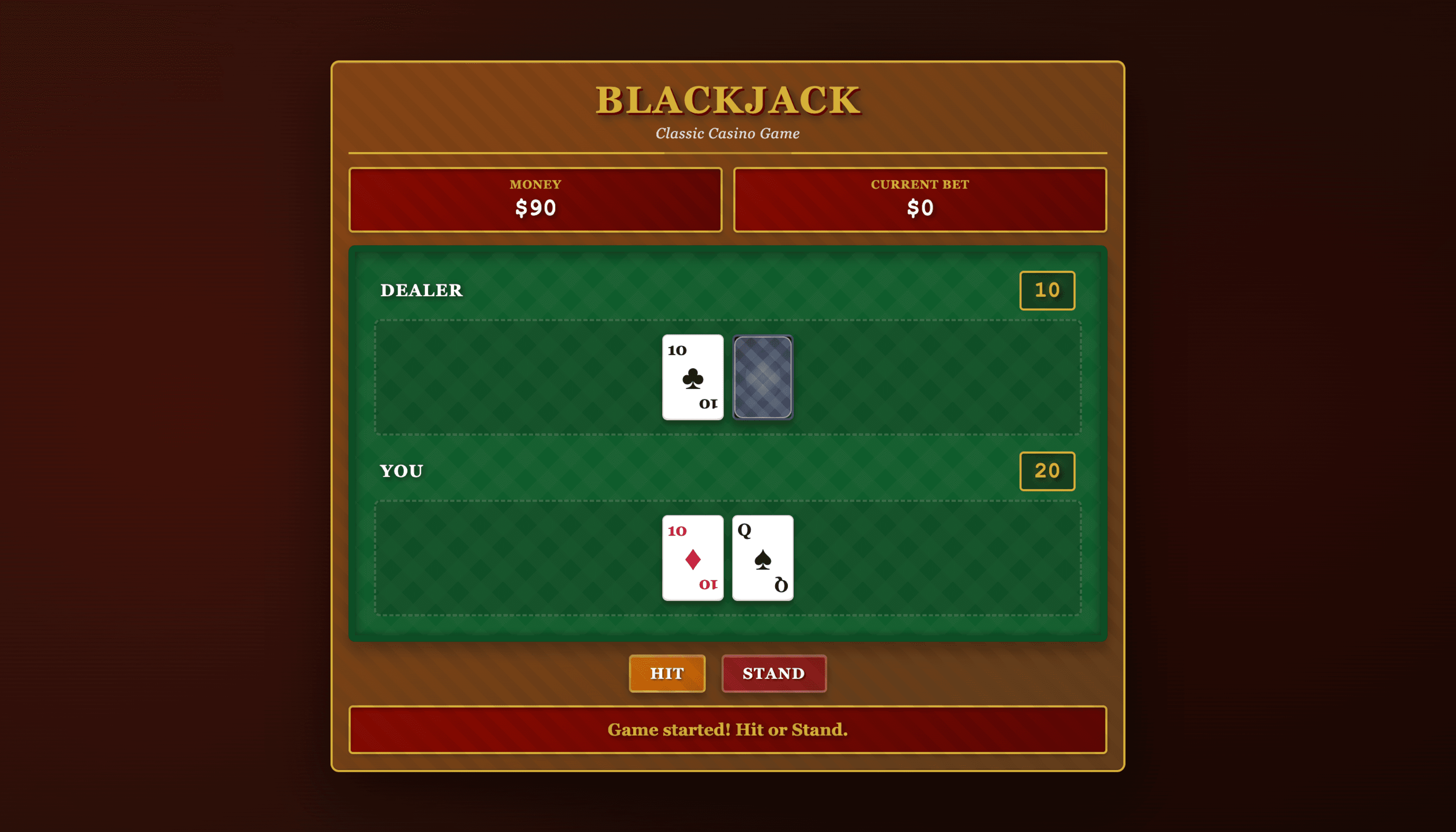This screenshot has width=1456, height=832.
Task: Click the MONEY panel showing $90
Action: pos(535,199)
